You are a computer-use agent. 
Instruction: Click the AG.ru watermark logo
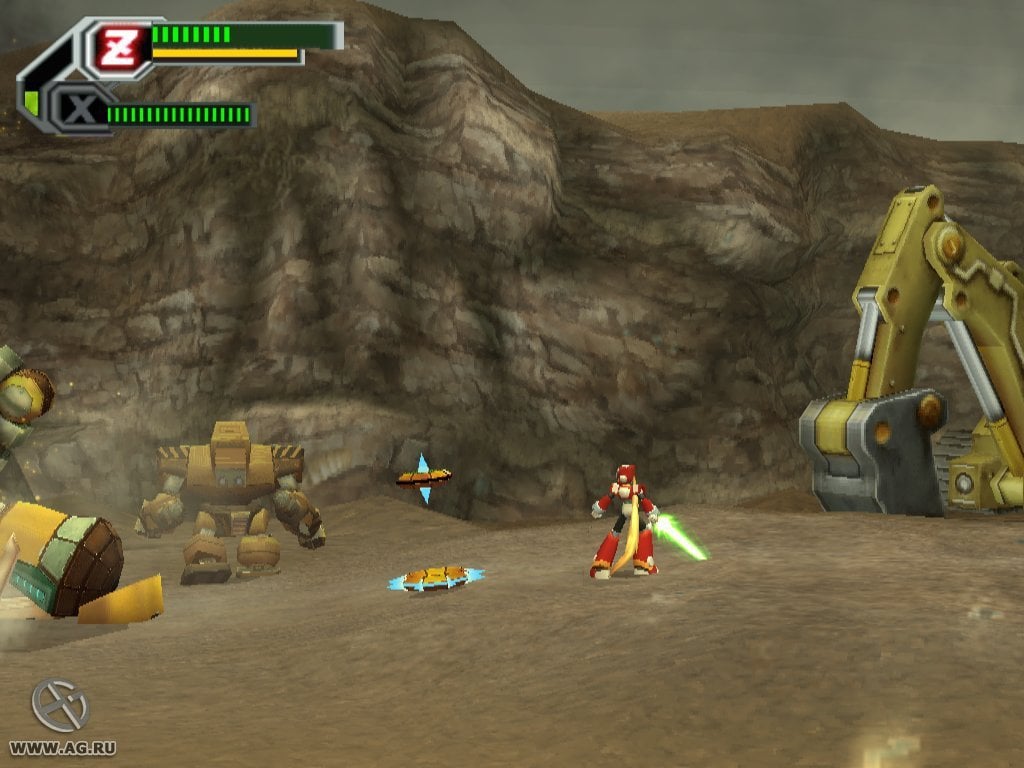click(x=61, y=705)
